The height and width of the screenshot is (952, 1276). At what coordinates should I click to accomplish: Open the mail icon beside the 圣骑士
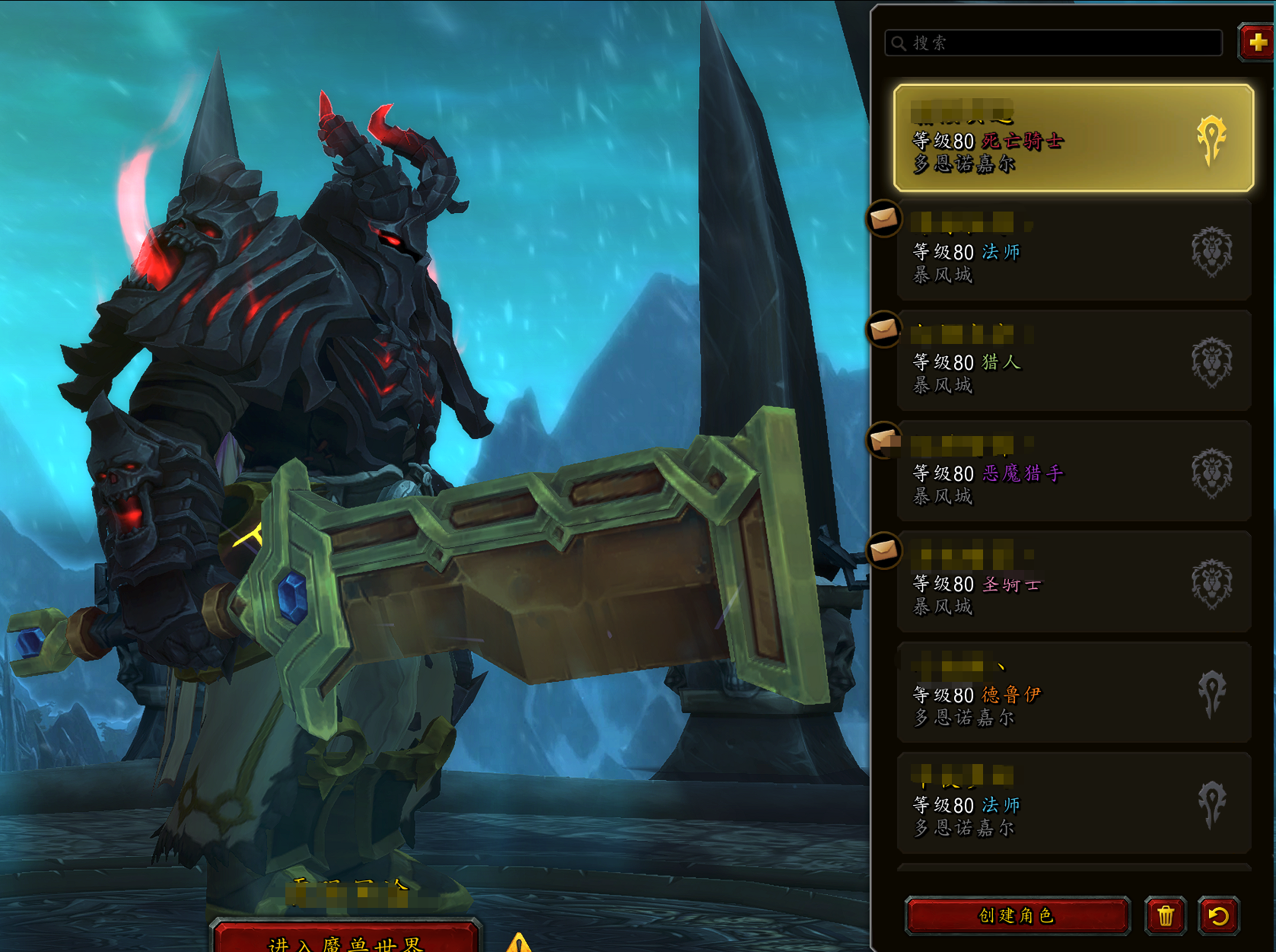(884, 550)
